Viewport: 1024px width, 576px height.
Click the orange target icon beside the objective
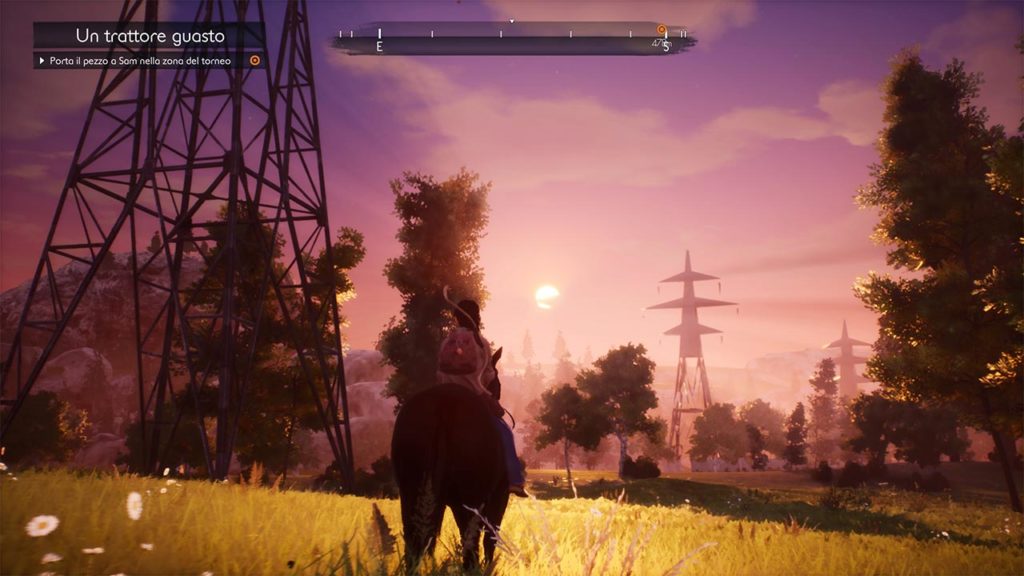click(x=255, y=61)
